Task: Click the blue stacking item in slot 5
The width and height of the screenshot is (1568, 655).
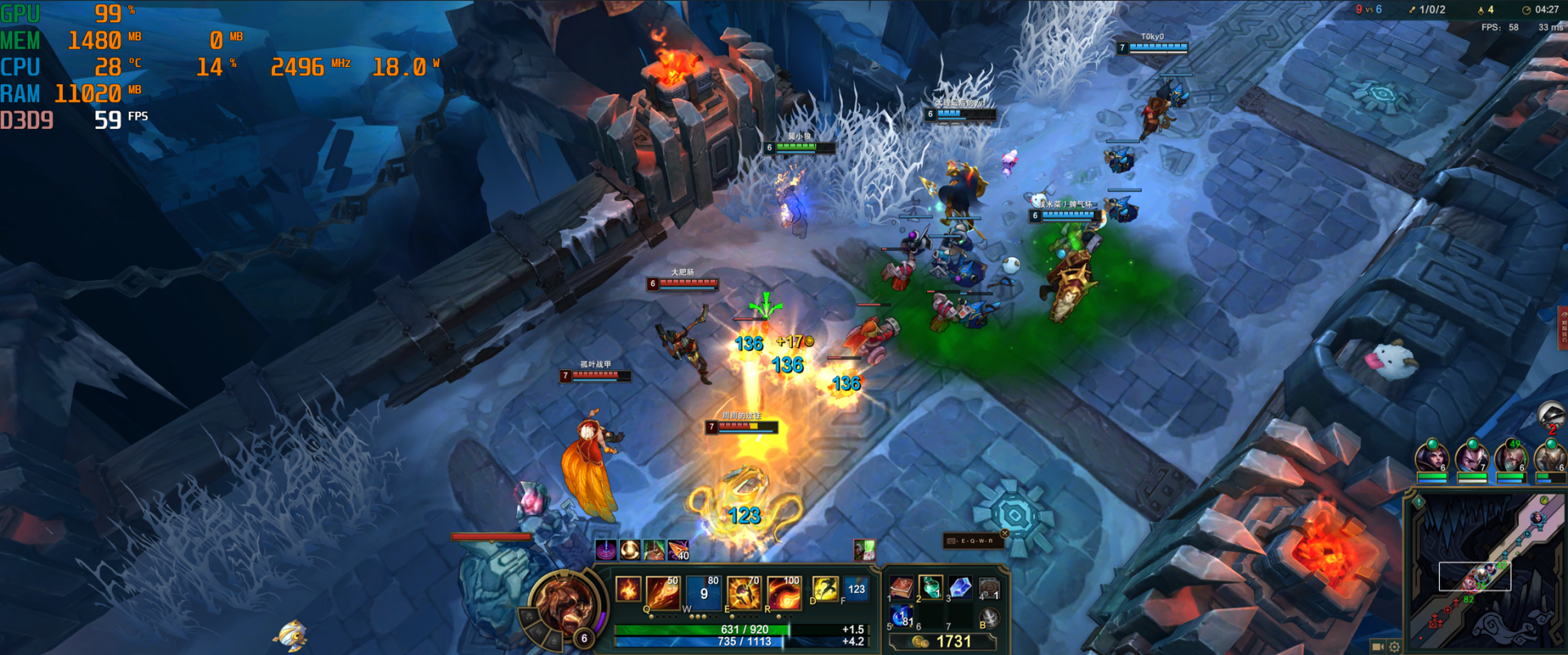Action: coord(901,616)
